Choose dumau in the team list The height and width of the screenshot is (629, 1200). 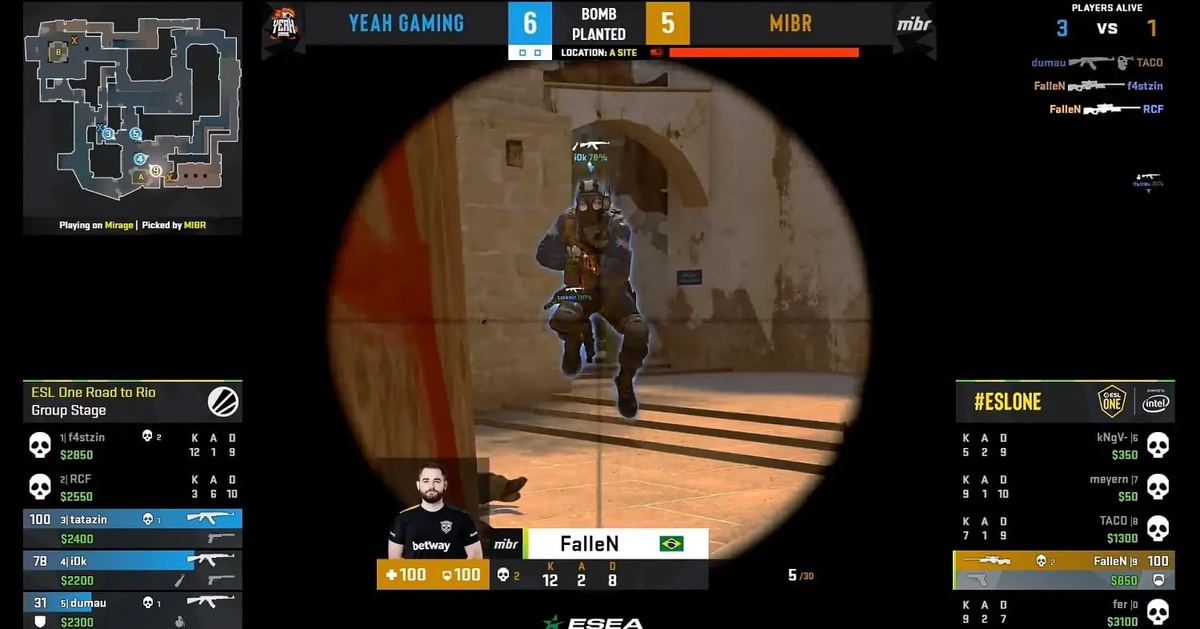(x=132, y=611)
